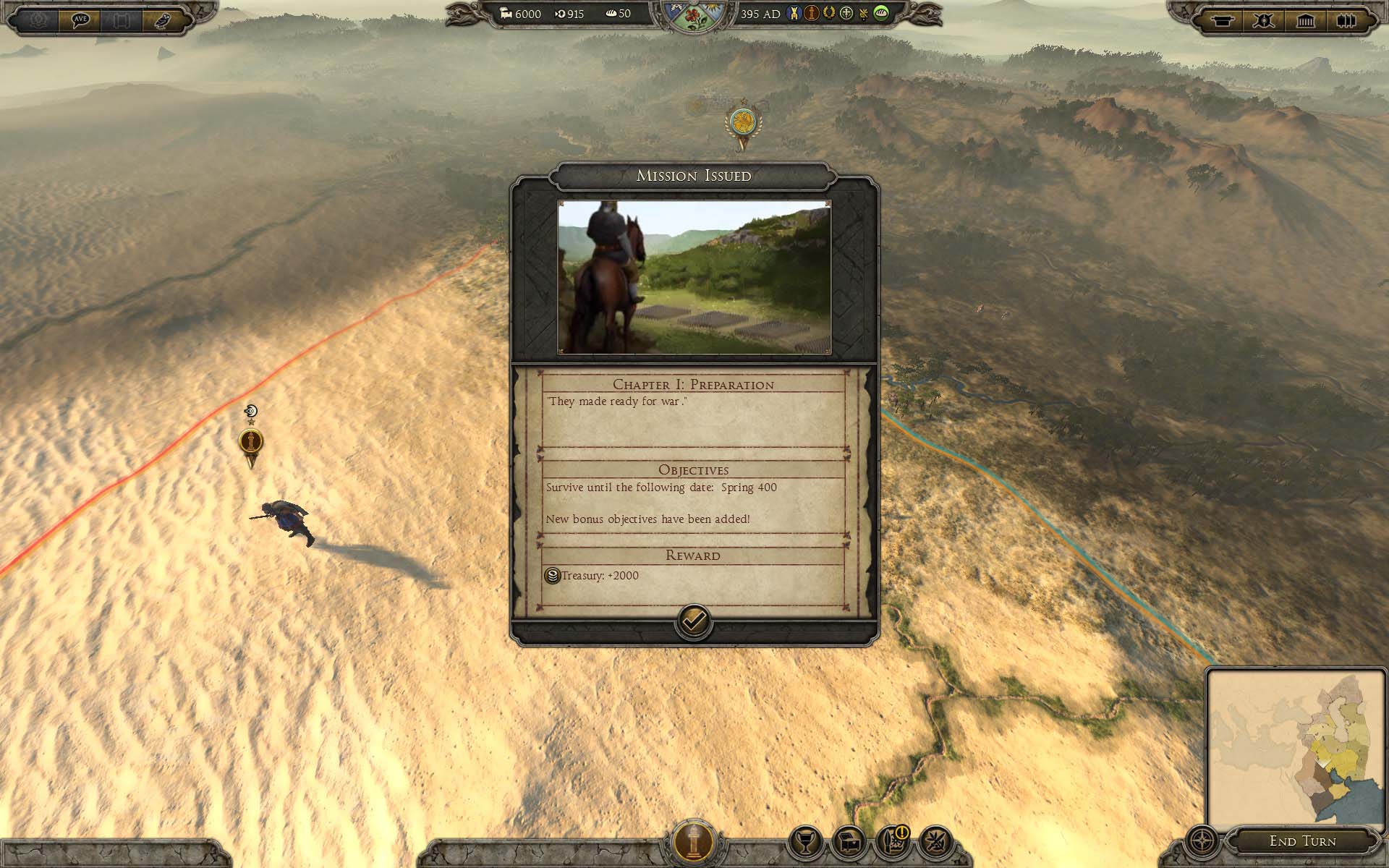Select the teal settlement marker above dialog
This screenshot has height=868, width=1389.
[742, 123]
